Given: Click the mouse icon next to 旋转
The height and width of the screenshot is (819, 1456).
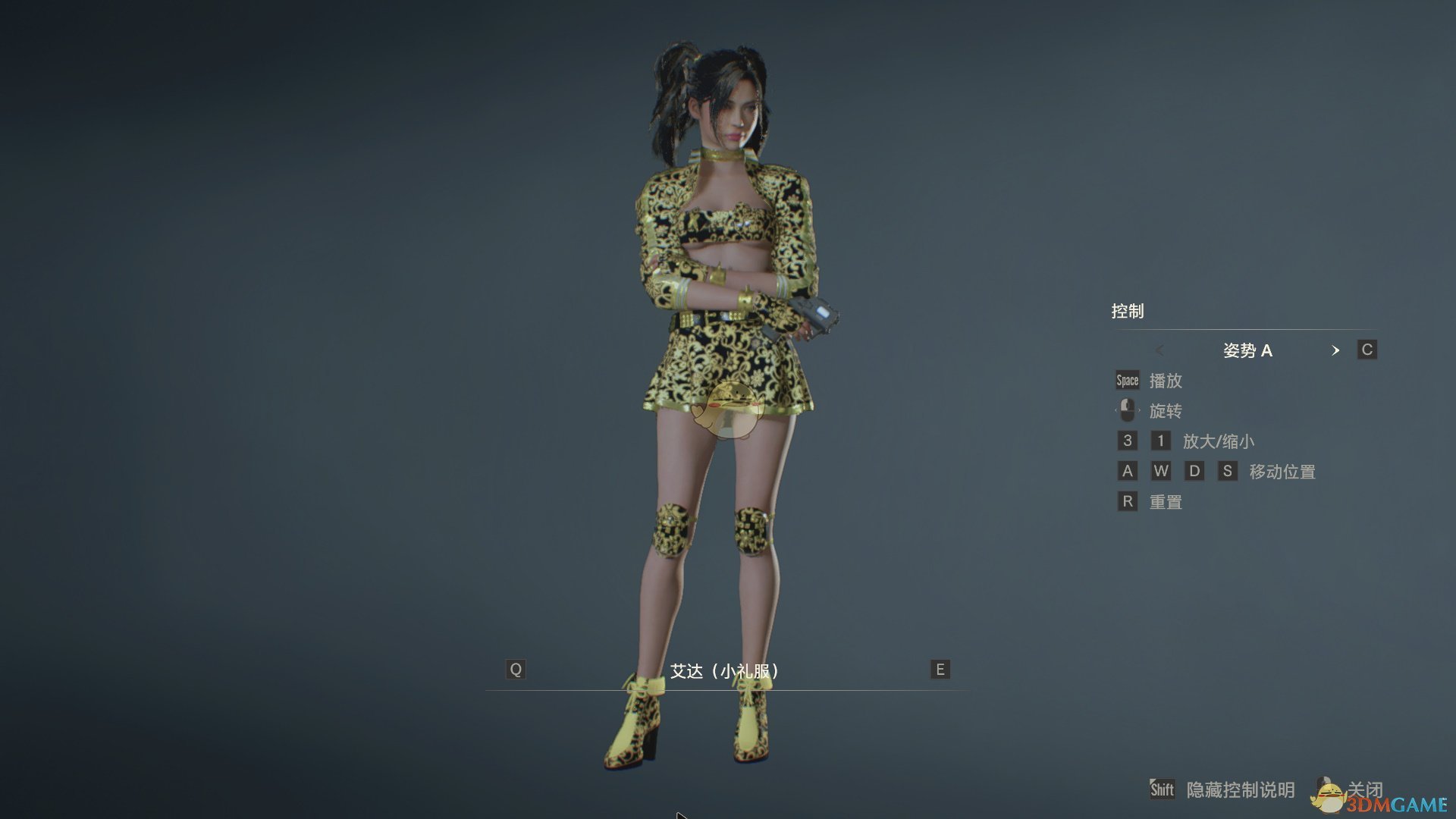Looking at the screenshot, I should [x=1127, y=410].
